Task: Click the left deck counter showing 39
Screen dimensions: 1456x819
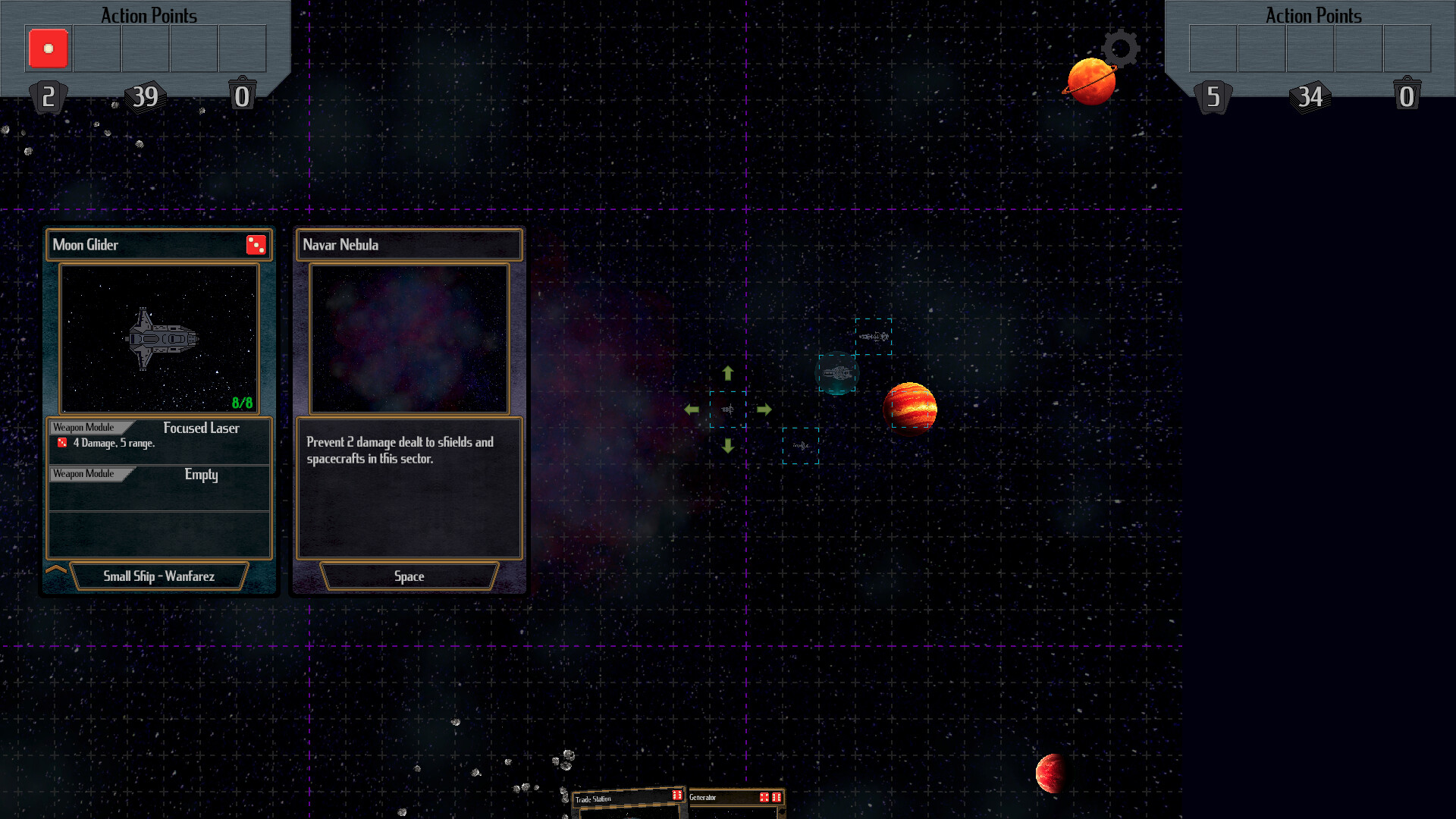Action: (x=144, y=96)
